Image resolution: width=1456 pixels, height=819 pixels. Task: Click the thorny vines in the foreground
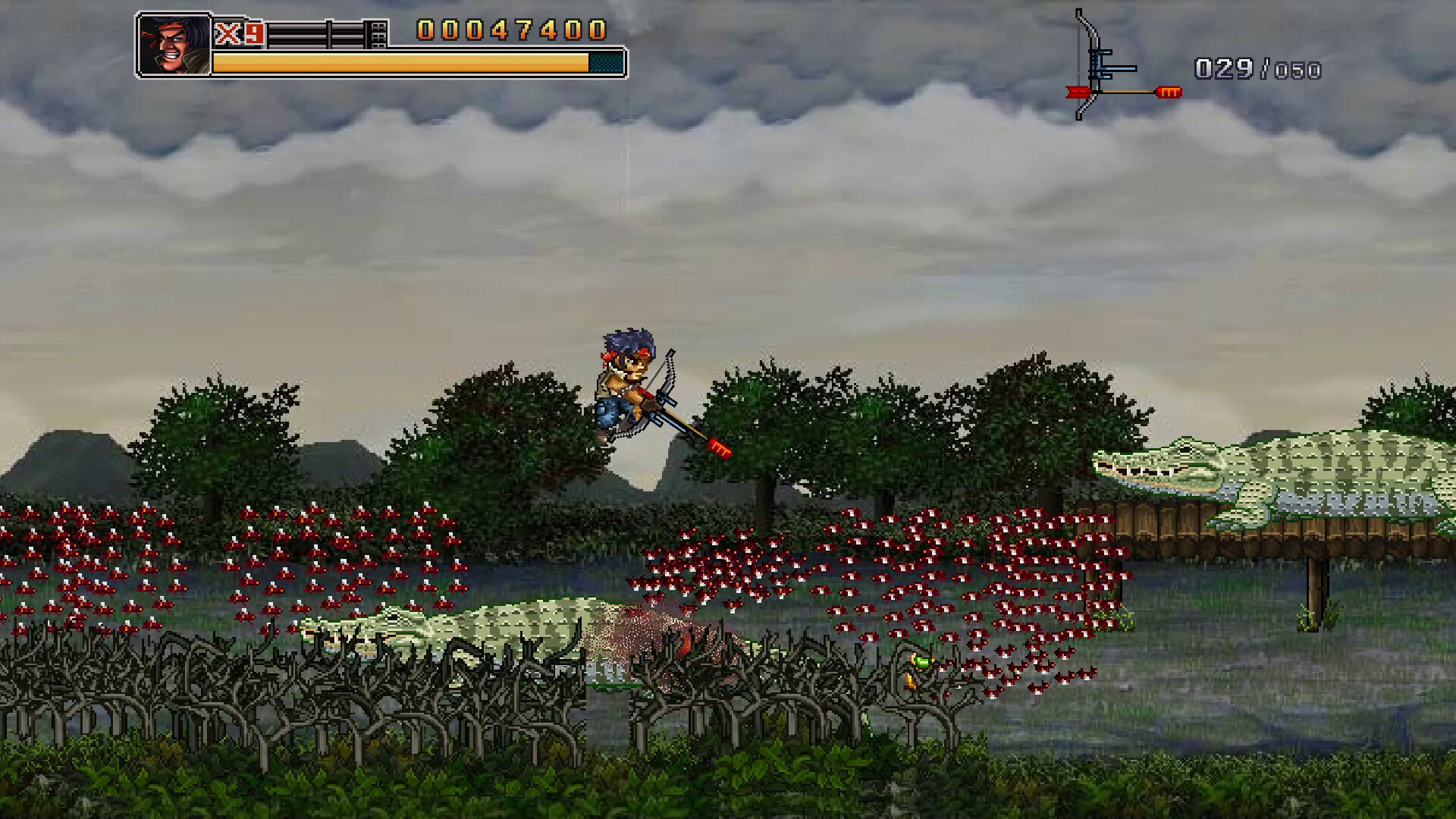[303, 705]
